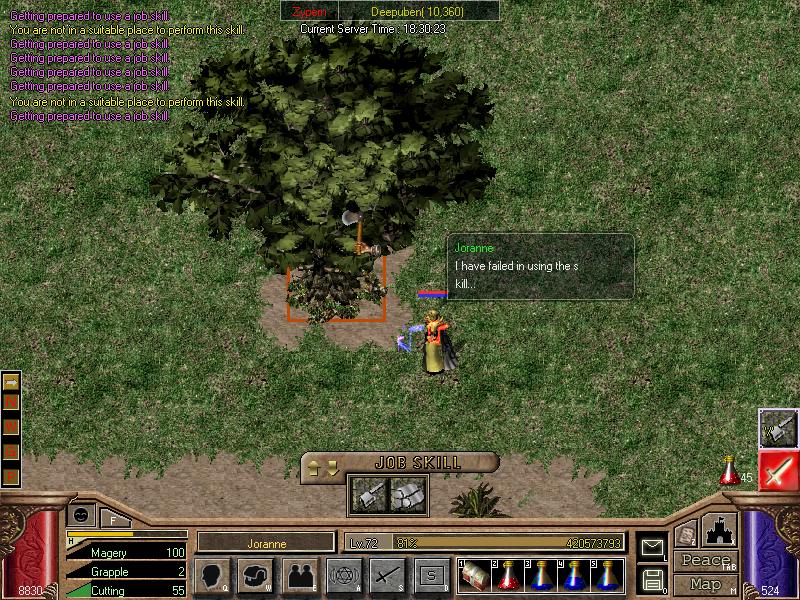Open the magic hexagram spell button

[x=344, y=576]
